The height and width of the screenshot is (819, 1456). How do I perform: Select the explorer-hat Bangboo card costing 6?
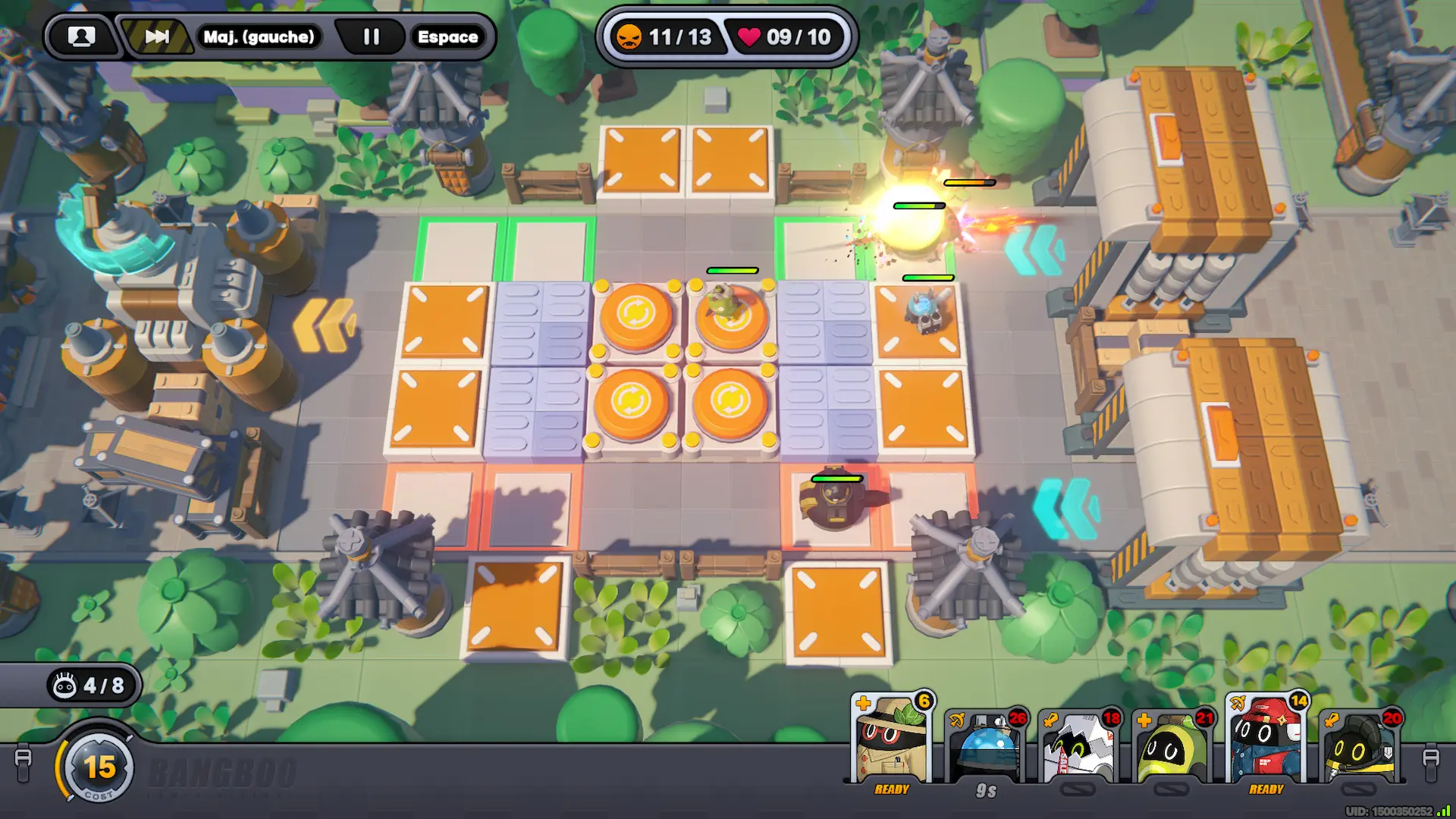coord(892,741)
